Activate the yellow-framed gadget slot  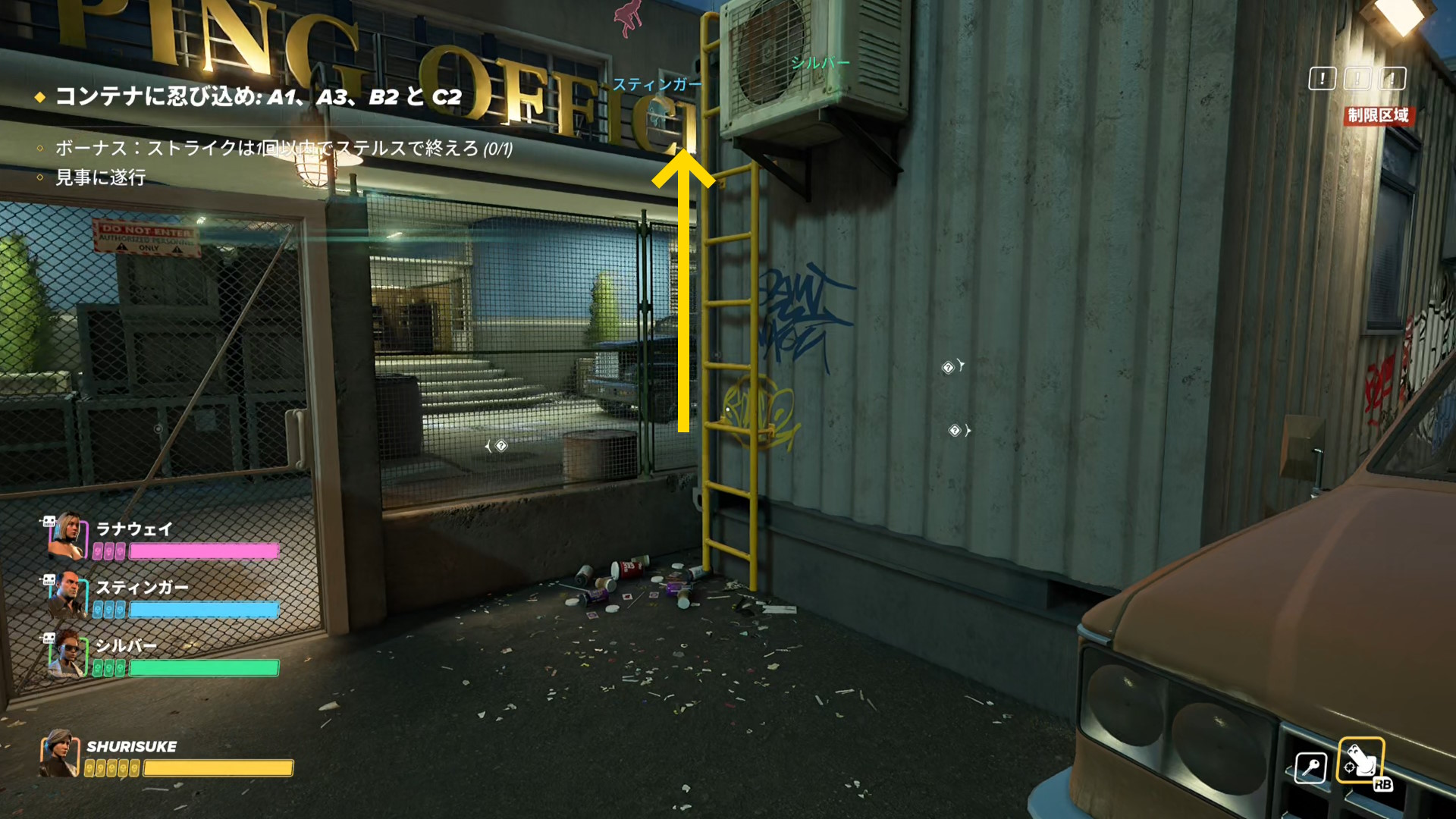click(1360, 760)
